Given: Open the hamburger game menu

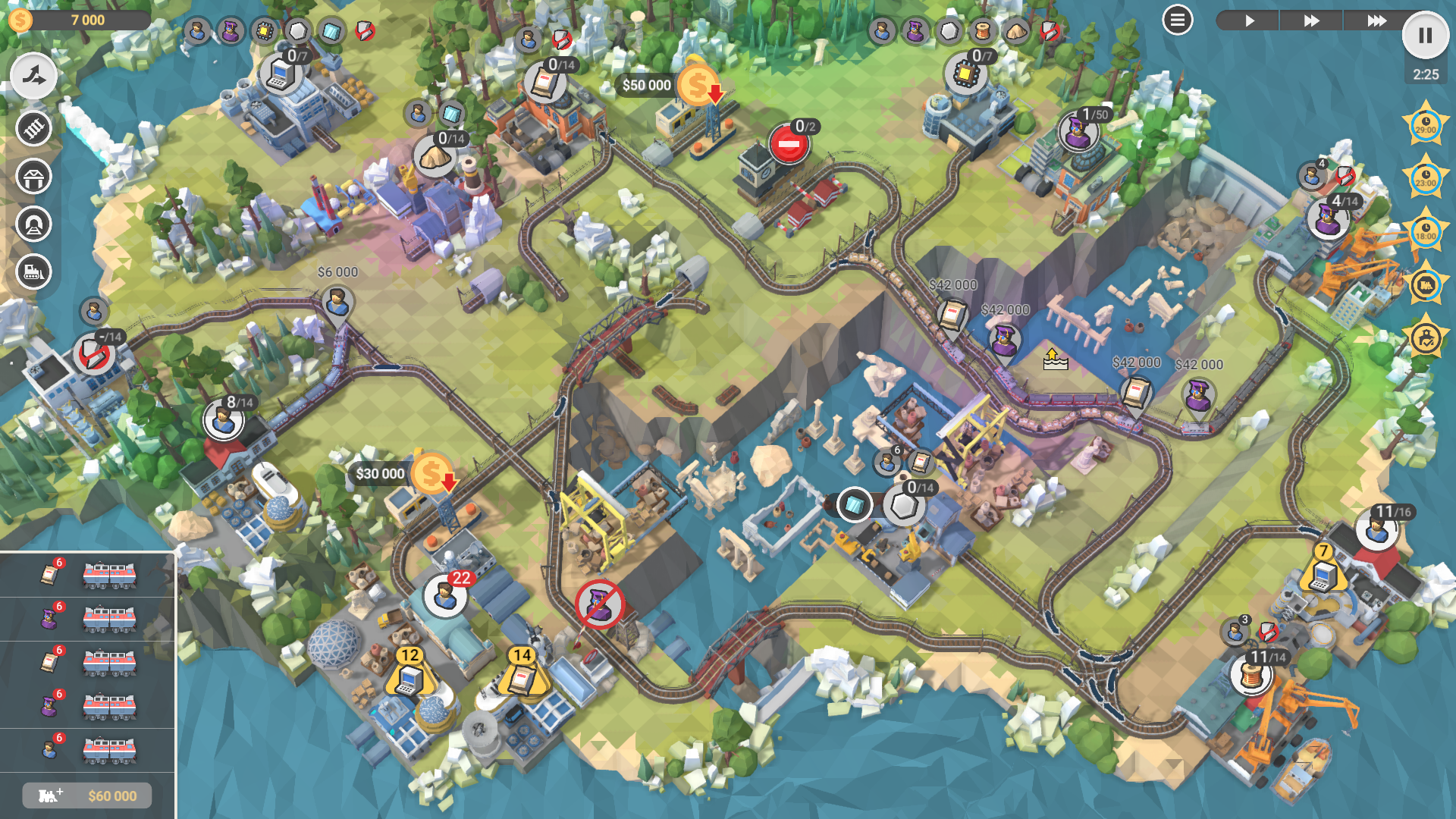Looking at the screenshot, I should (x=1177, y=20).
